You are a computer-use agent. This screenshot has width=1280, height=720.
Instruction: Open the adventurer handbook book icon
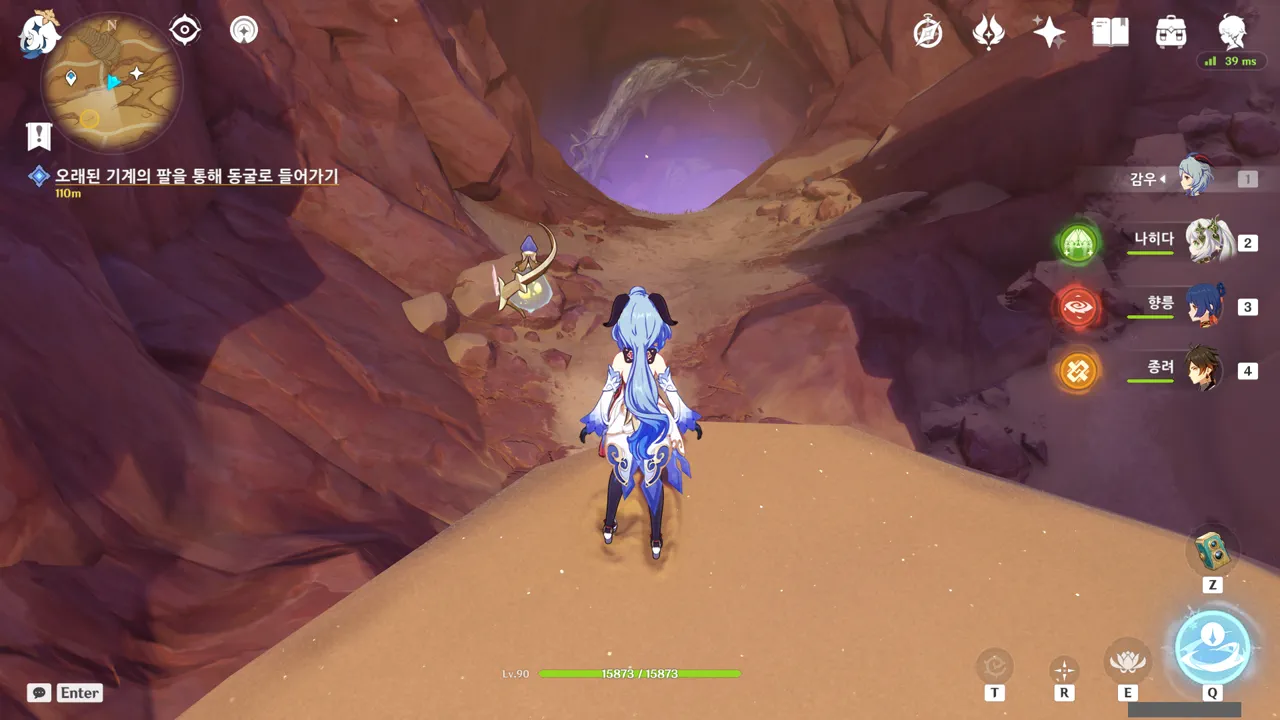coord(1110,32)
